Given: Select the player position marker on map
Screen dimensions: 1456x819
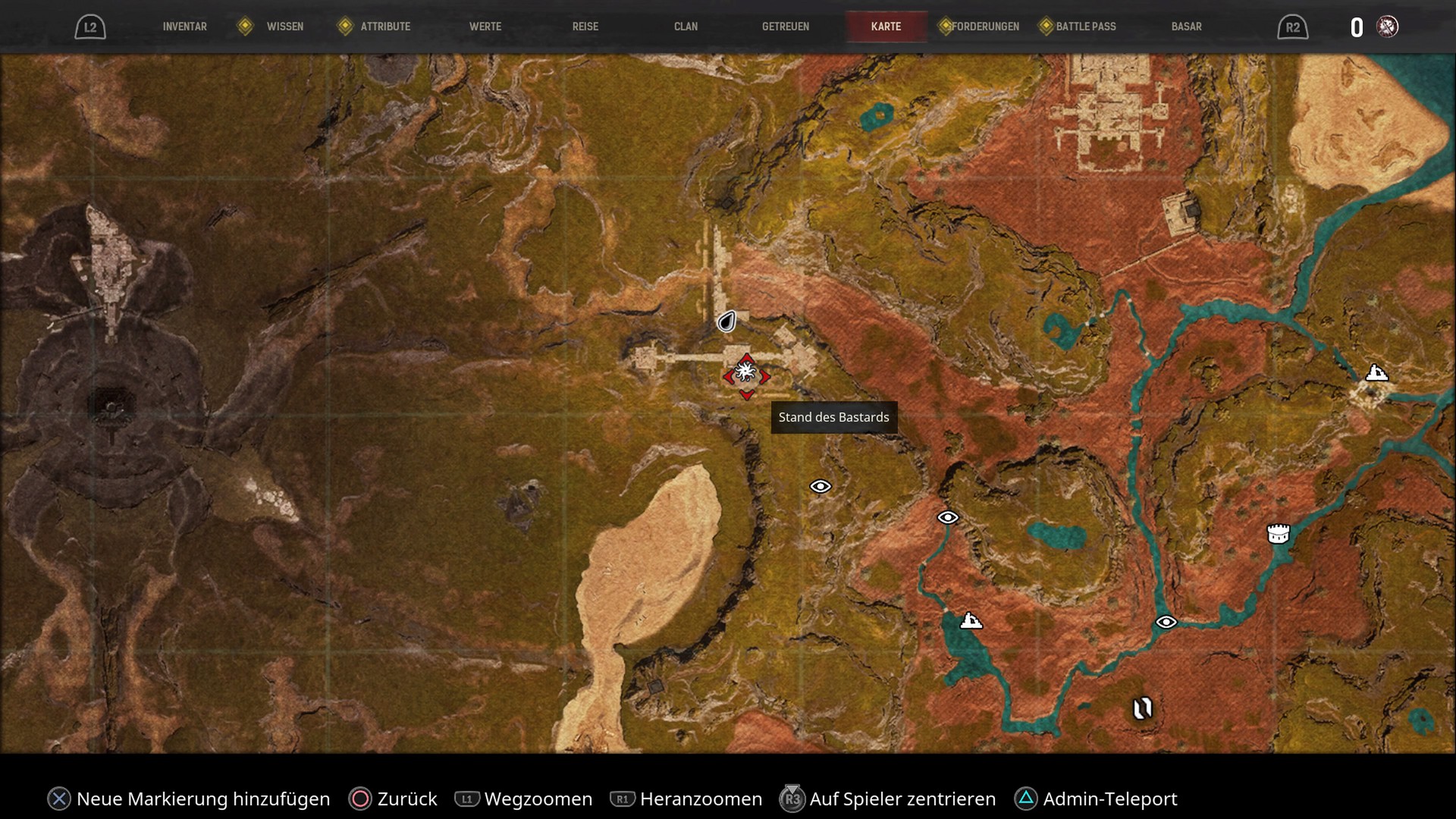Looking at the screenshot, I should click(x=746, y=374).
